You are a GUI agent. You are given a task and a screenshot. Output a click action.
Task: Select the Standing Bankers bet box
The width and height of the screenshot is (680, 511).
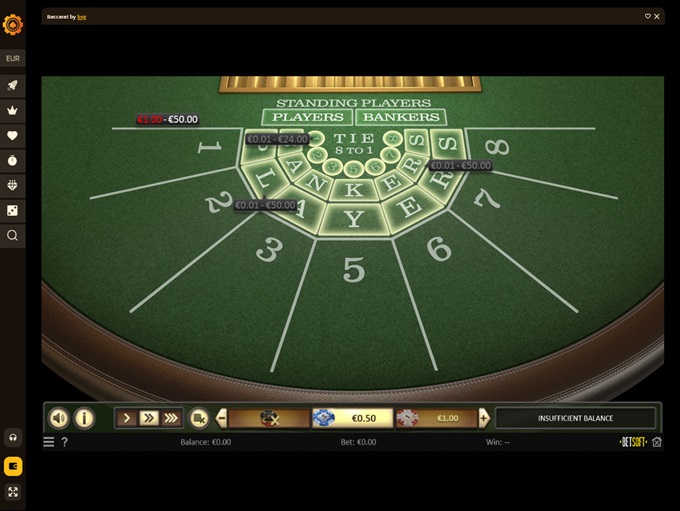point(400,117)
